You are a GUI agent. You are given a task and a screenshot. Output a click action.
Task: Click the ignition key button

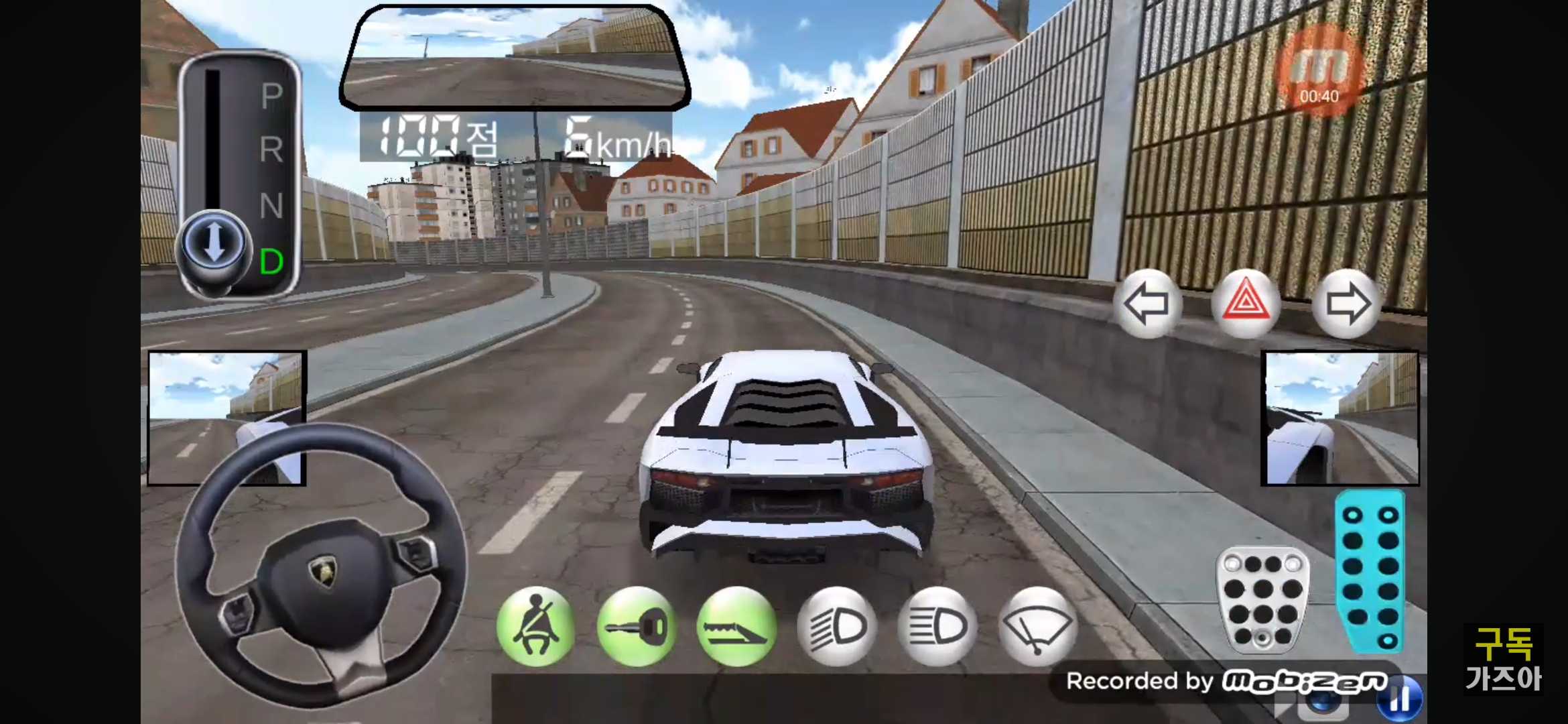coord(636,627)
